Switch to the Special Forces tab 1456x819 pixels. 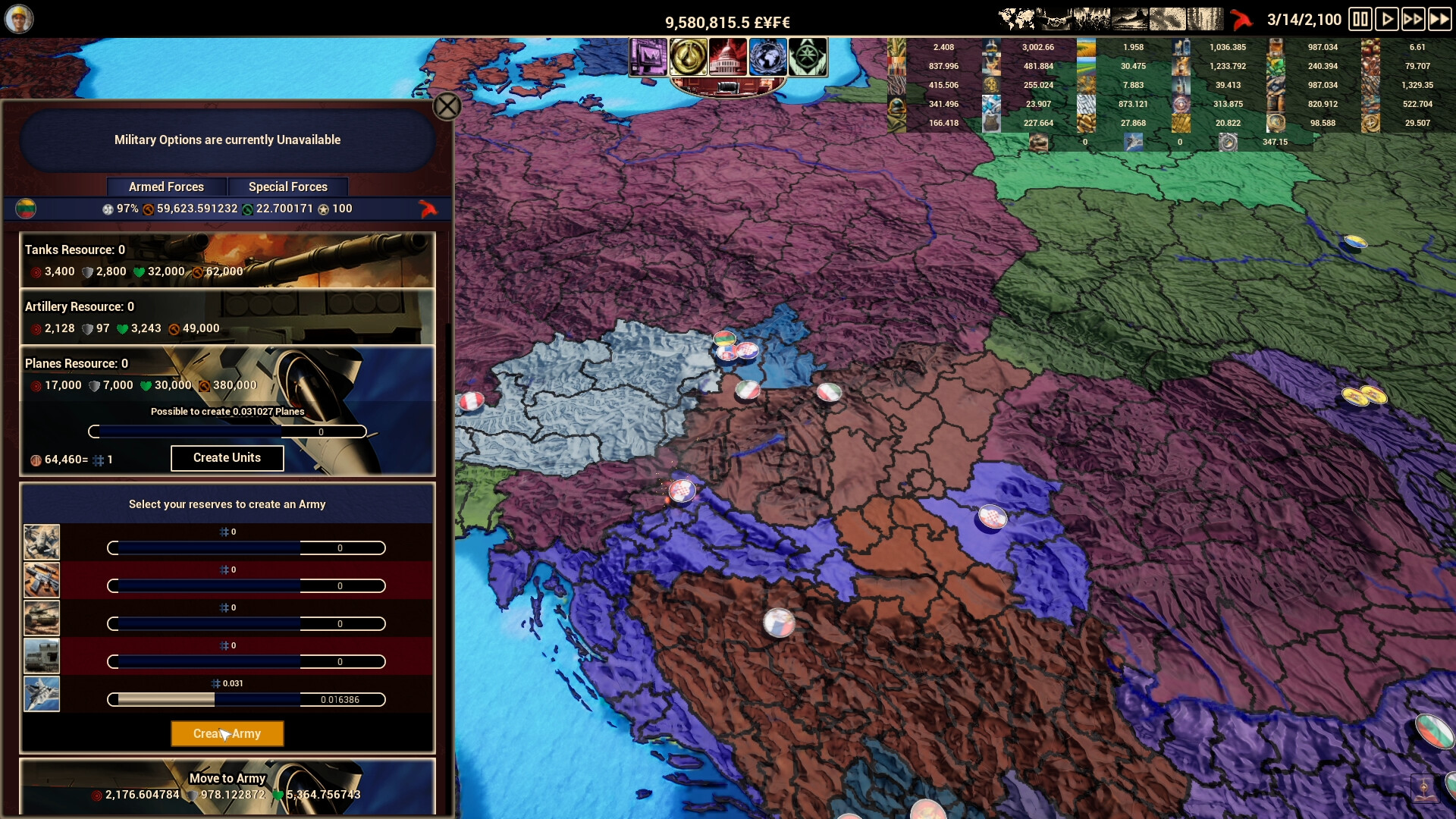[288, 187]
